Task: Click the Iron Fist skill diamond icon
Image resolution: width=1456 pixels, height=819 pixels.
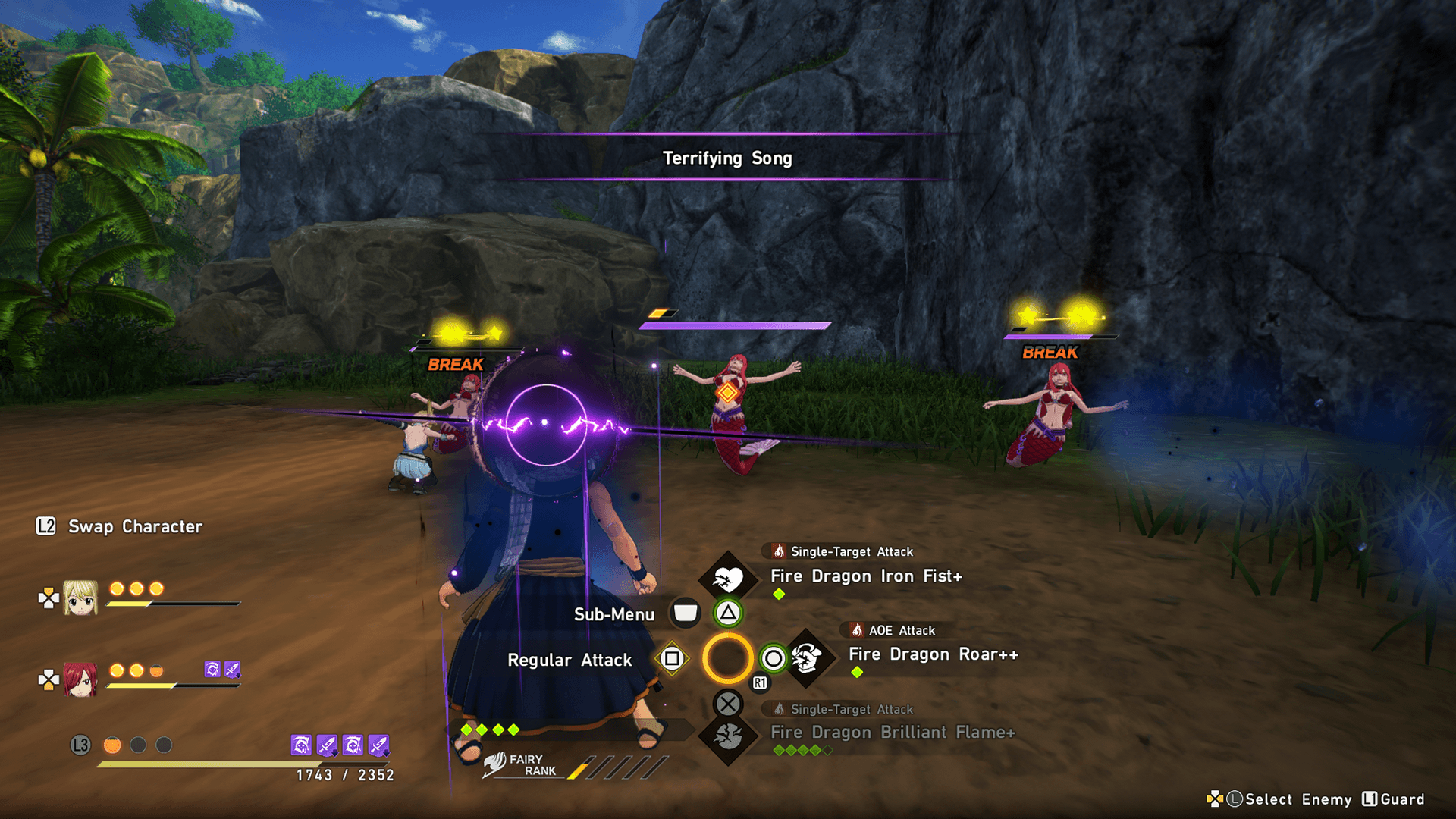Action: [728, 580]
